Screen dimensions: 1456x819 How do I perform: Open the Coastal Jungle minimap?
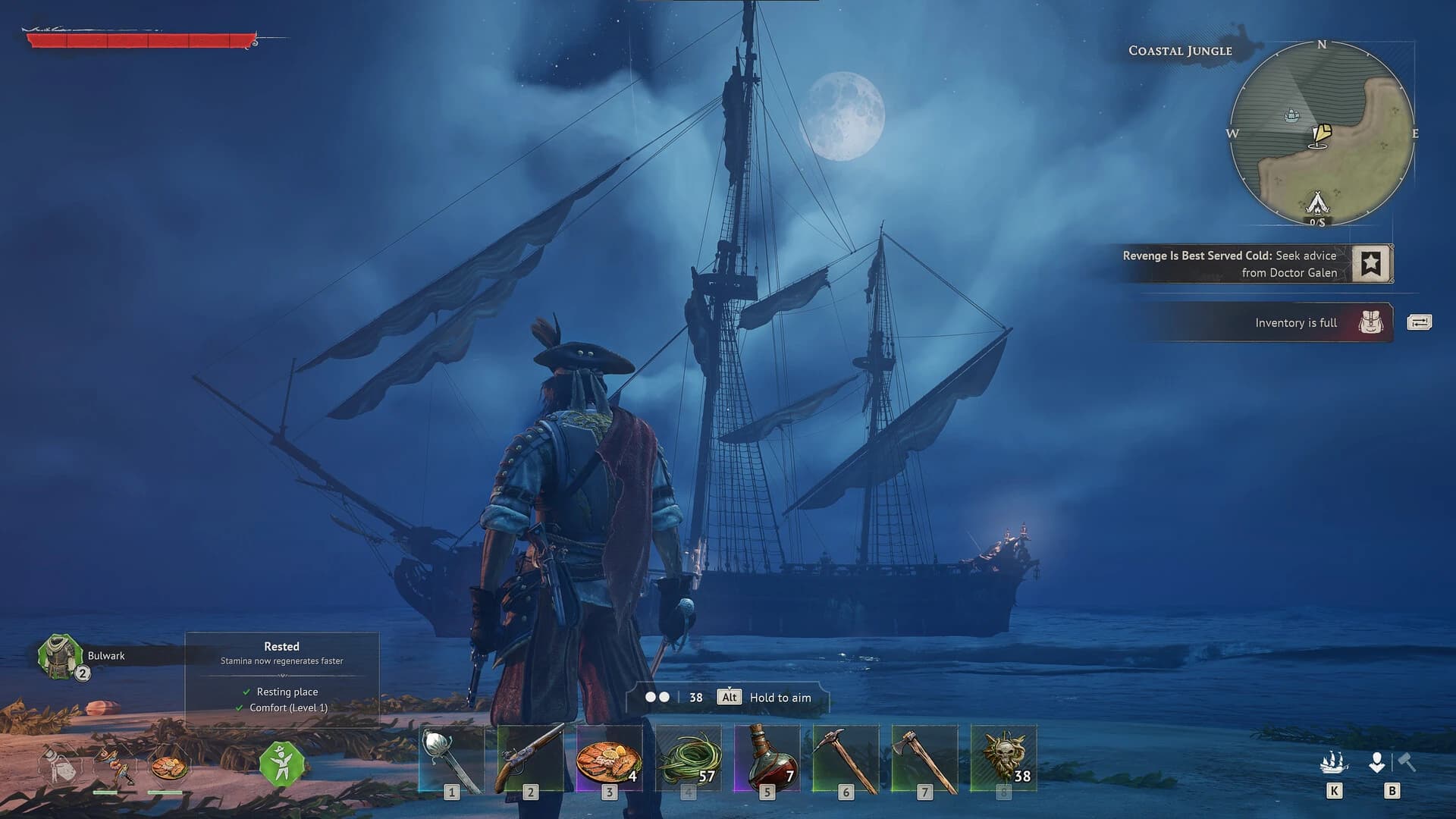[x=1323, y=133]
